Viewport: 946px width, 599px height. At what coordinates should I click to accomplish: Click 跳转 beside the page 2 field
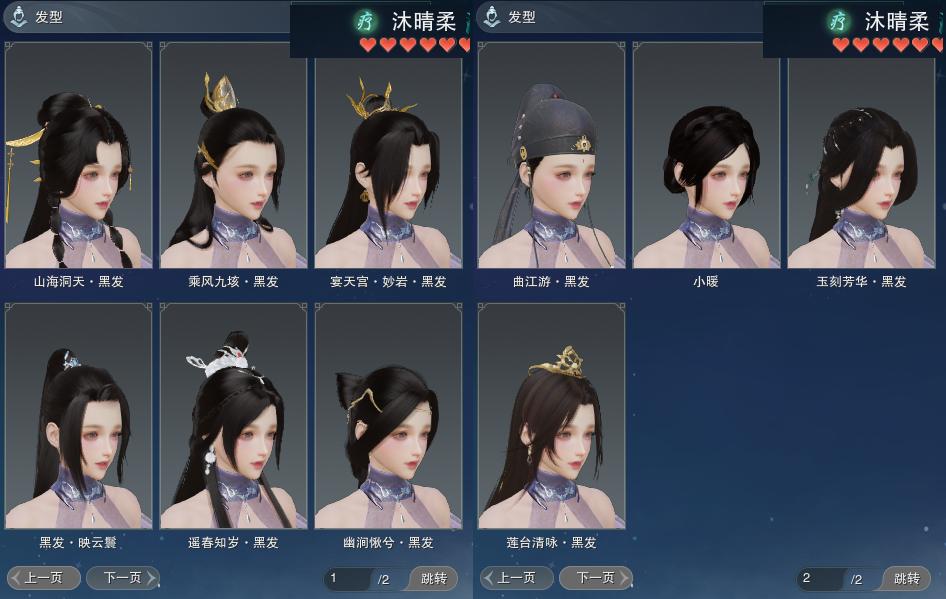click(x=907, y=578)
